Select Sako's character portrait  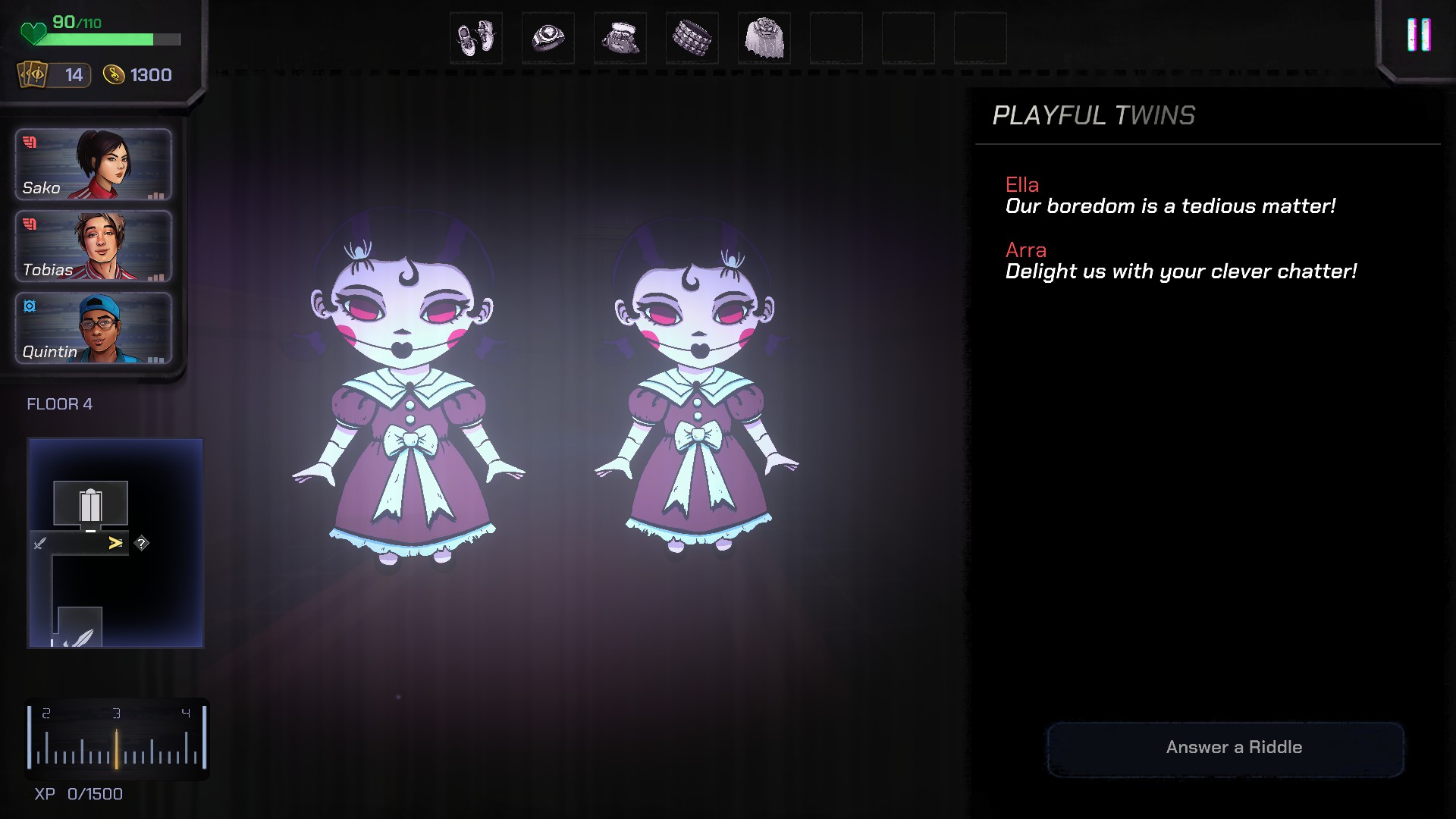pyautogui.click(x=93, y=165)
